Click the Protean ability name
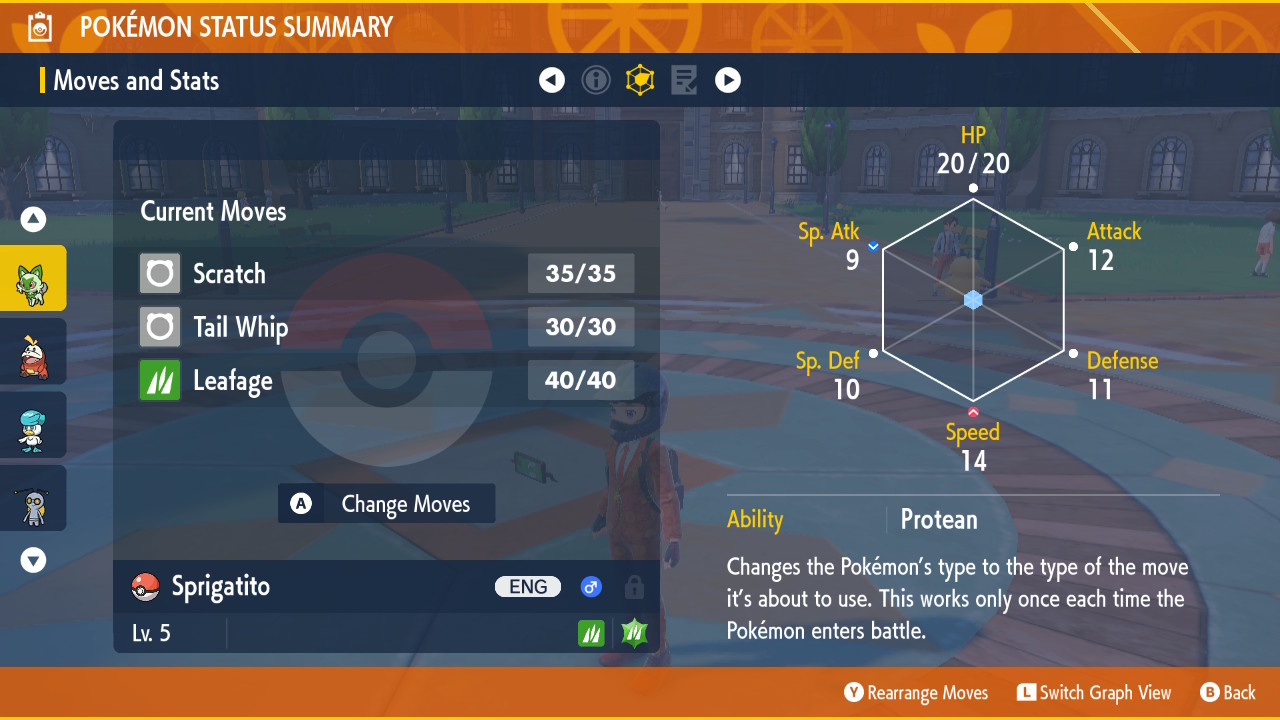This screenshot has height=720, width=1280. click(x=938, y=520)
